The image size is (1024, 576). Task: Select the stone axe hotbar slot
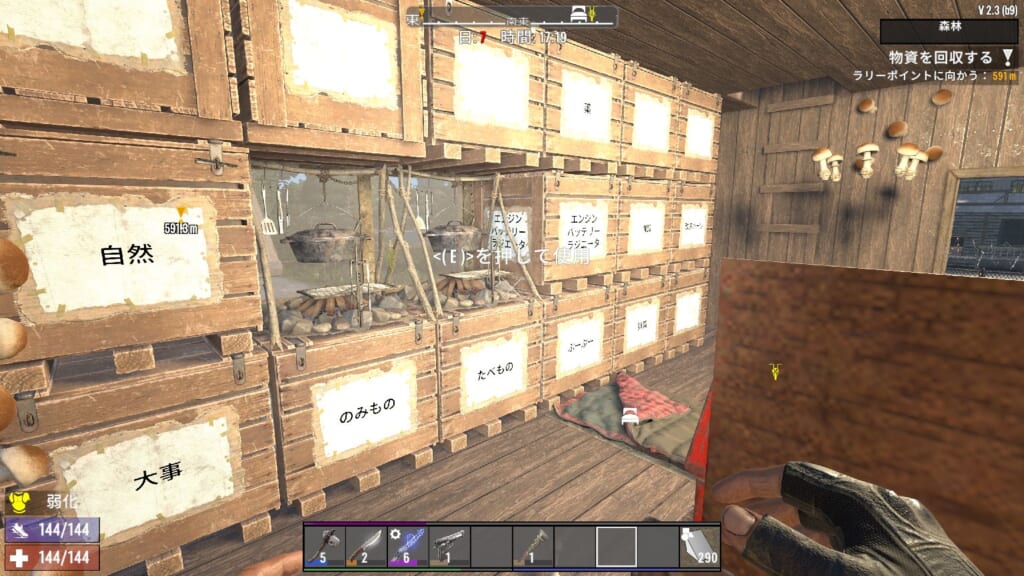click(323, 546)
